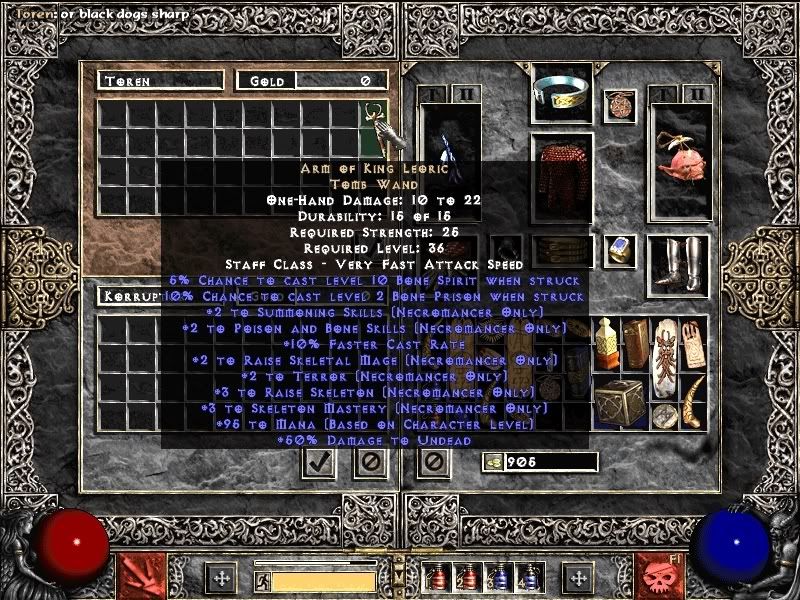Select the circlet in the helmet slot
Screen dimensions: 800x600
[562, 92]
